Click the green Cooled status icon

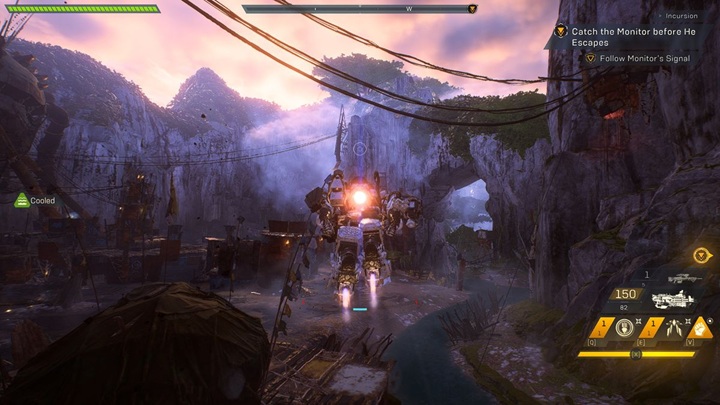(21, 200)
